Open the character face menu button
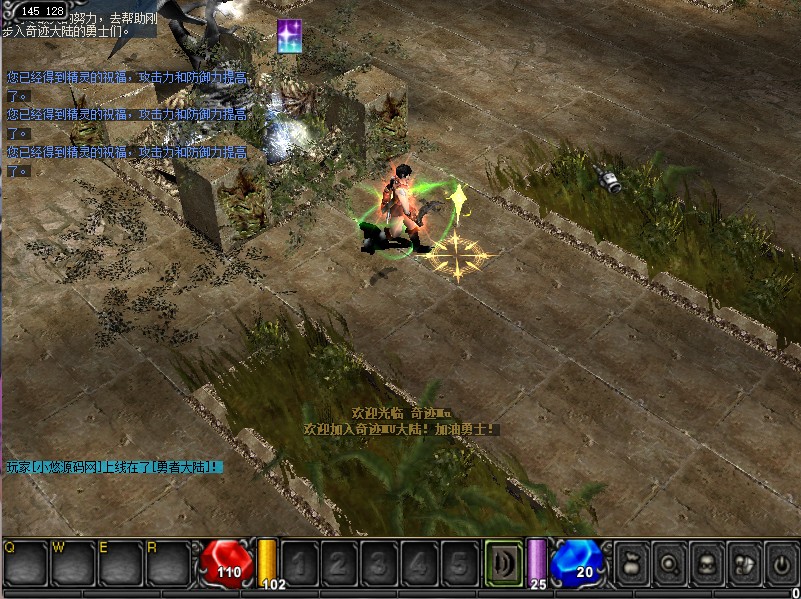 point(707,564)
